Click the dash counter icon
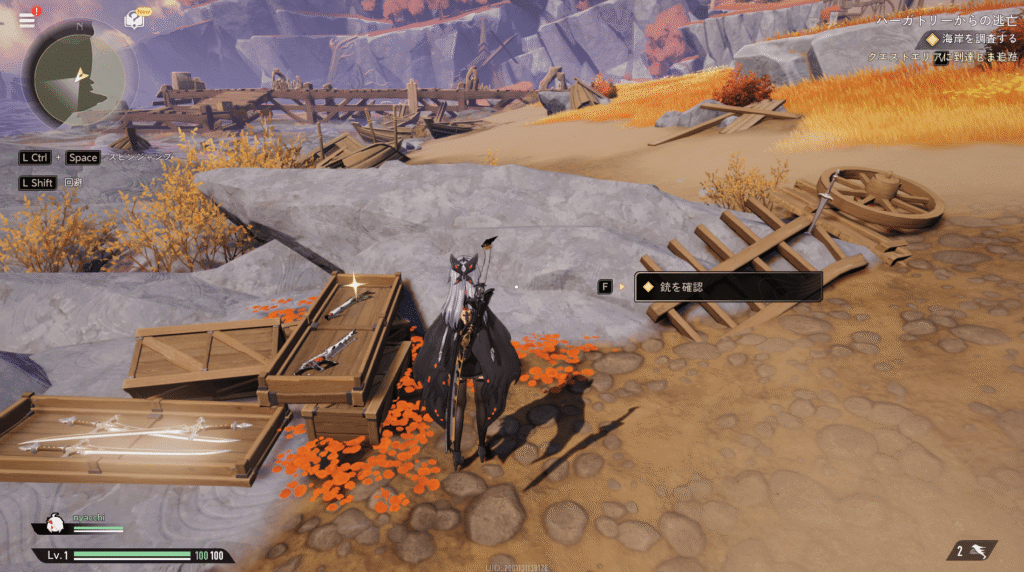1024x572 pixels. tap(972, 550)
